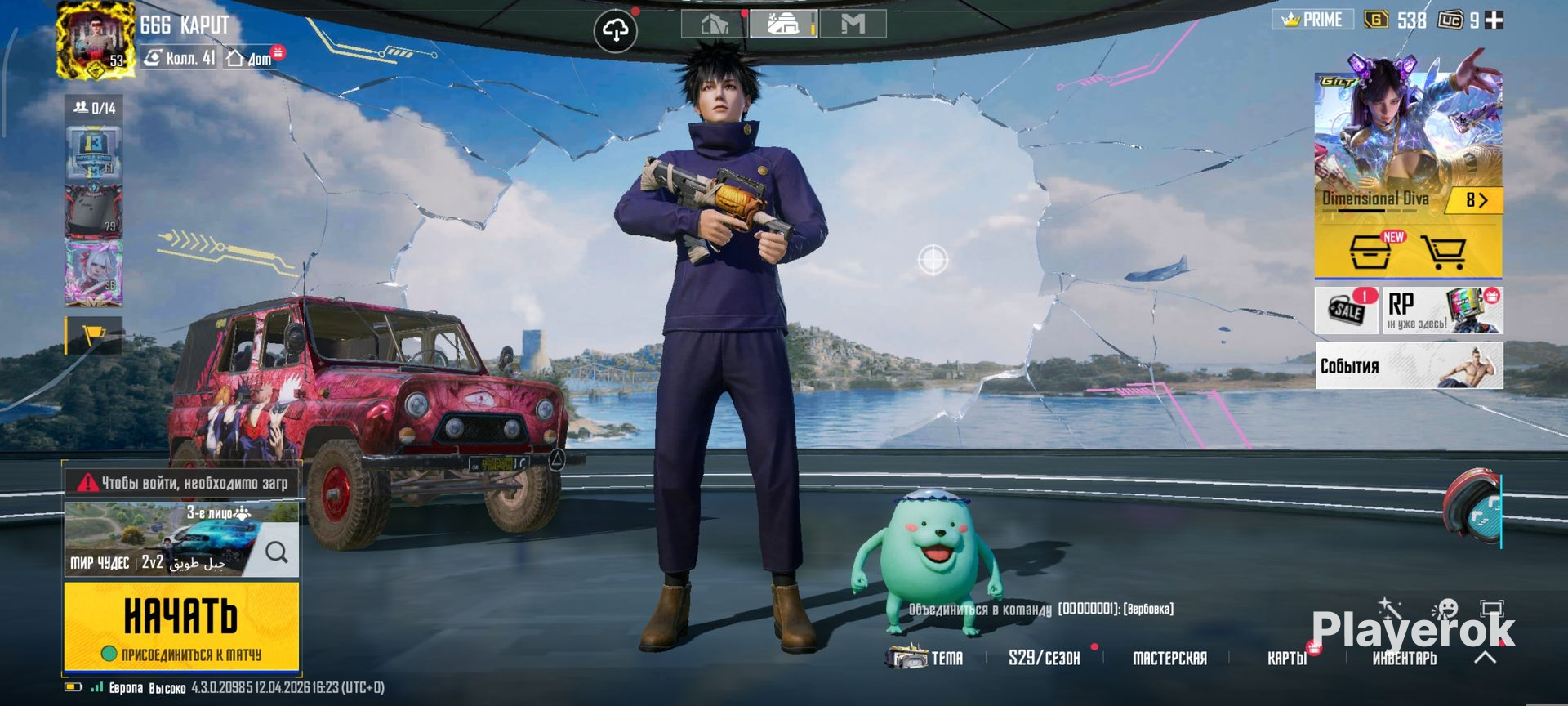Start the match with the НАЧАТЬ button
The height and width of the screenshot is (706, 1568).
coord(181,625)
